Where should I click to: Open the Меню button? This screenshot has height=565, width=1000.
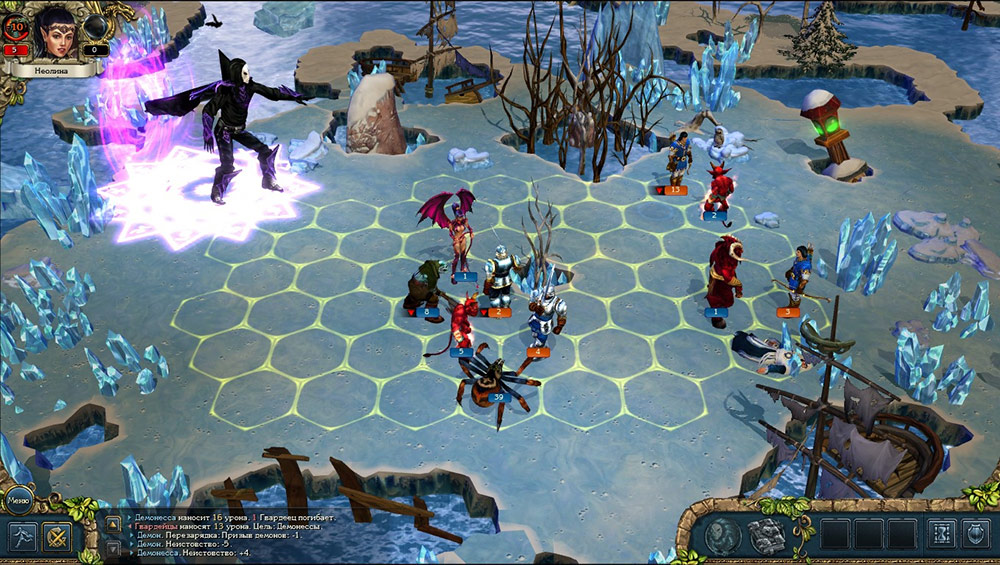(19, 497)
